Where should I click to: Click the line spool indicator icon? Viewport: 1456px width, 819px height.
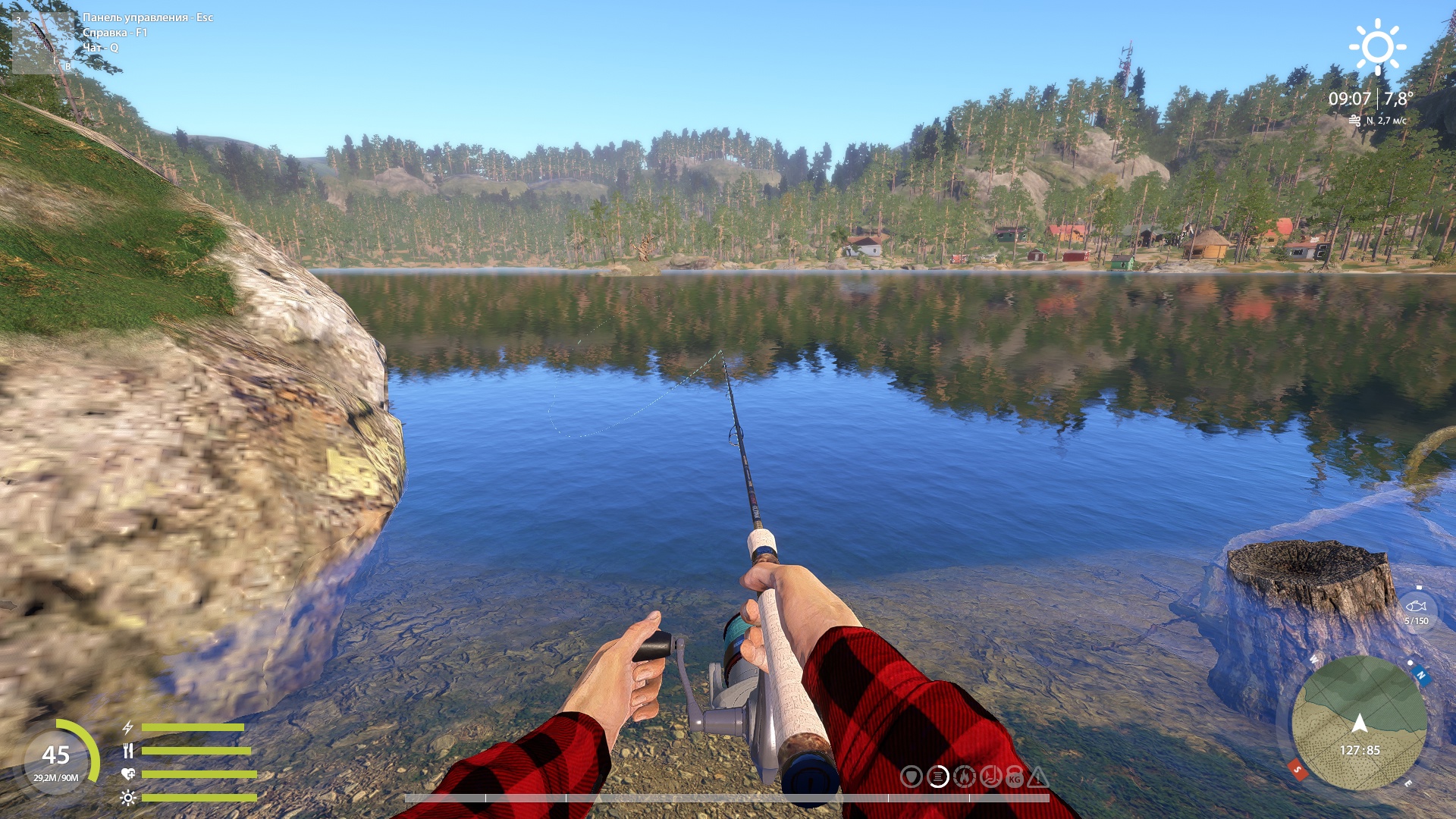click(x=938, y=777)
